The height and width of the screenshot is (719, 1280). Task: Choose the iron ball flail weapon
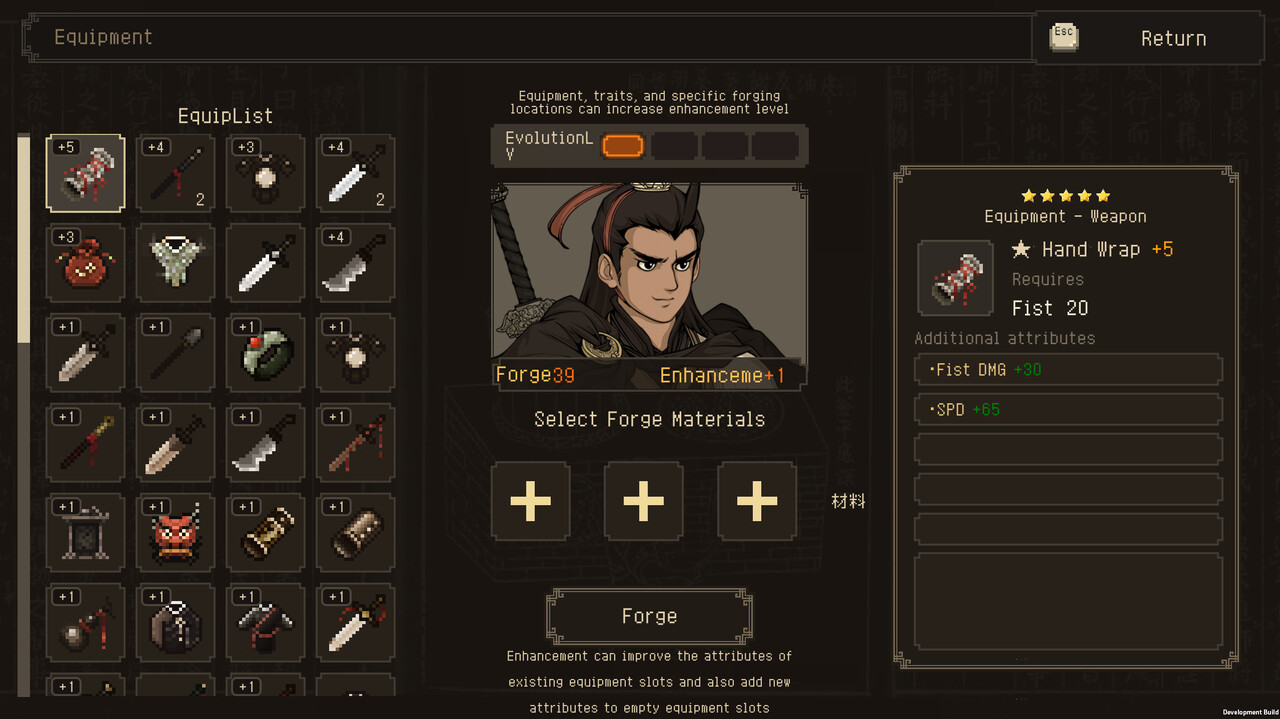[86, 623]
